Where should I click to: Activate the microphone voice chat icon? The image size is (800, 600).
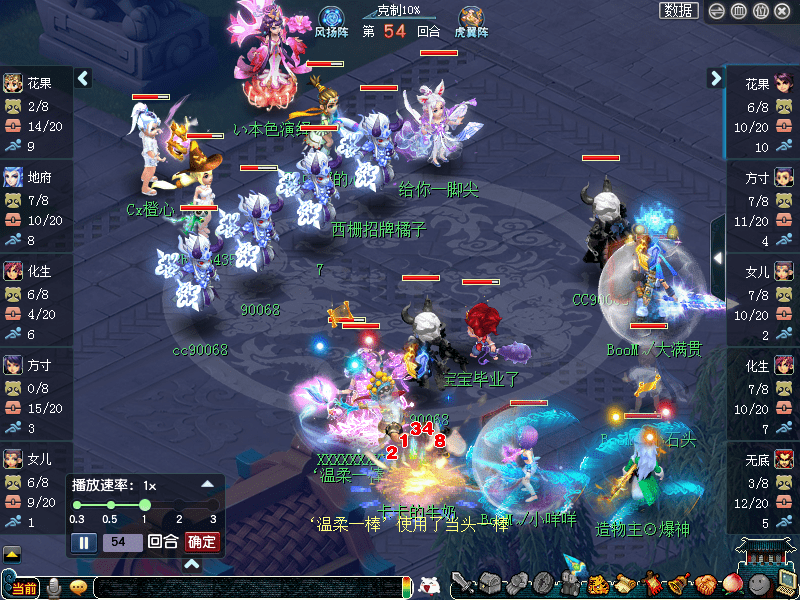[x=54, y=588]
